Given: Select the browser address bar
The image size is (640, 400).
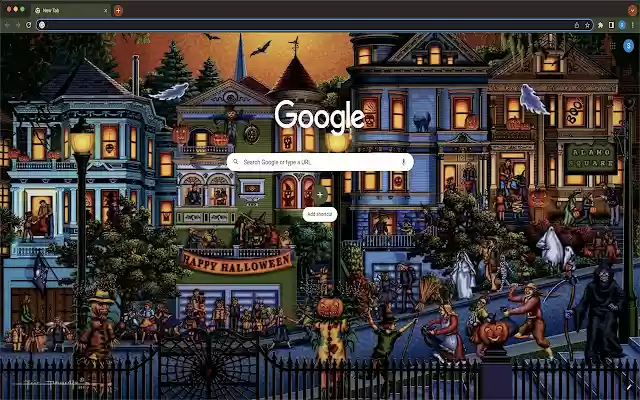Looking at the screenshot, I should click(x=300, y=25).
